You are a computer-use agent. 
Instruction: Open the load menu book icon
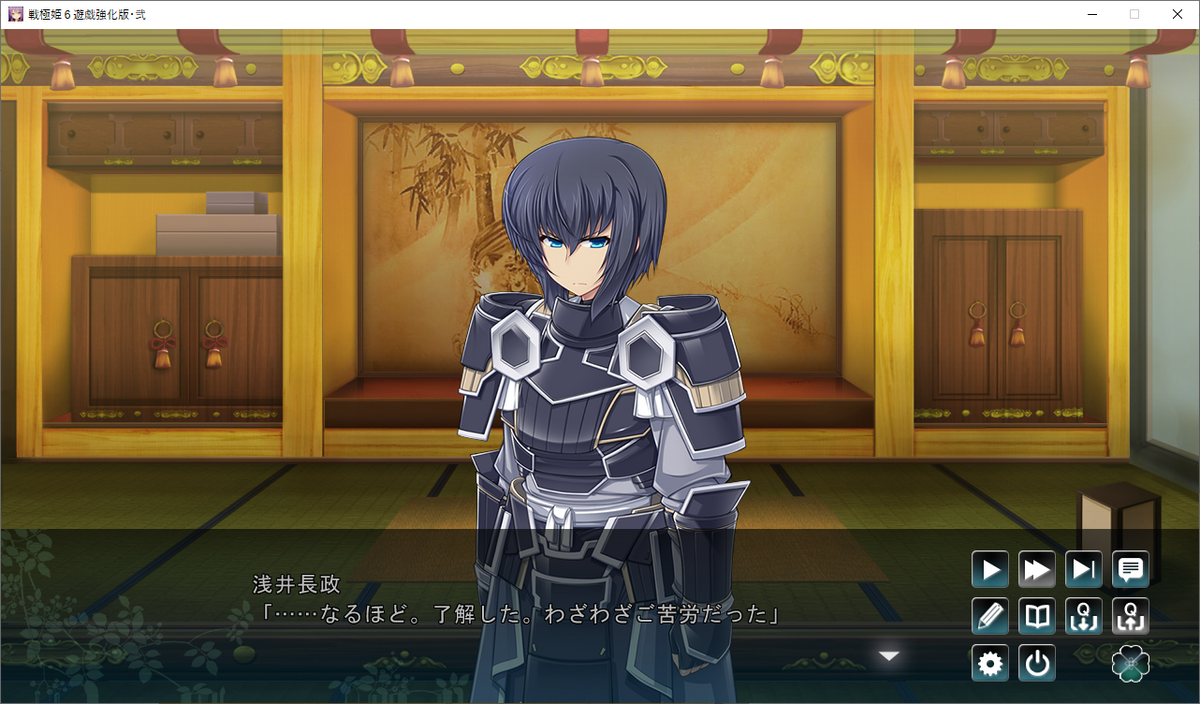(1037, 617)
